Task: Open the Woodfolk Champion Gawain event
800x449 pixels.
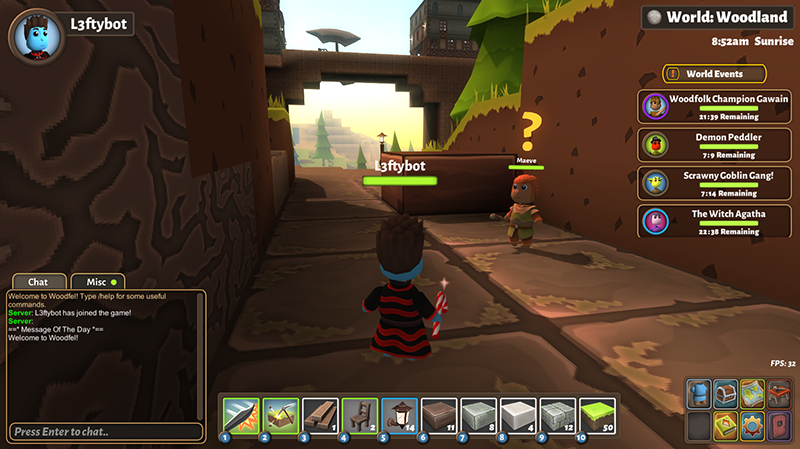Action: coord(701,105)
